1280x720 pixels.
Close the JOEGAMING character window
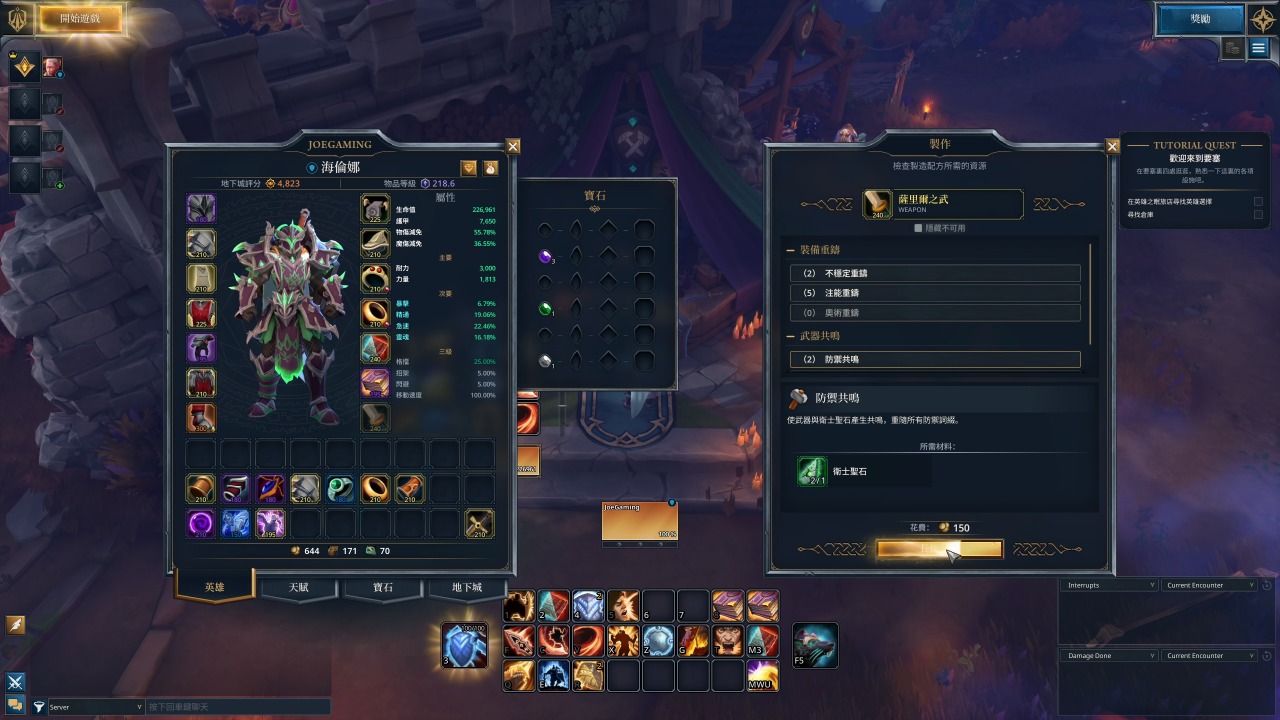pos(513,146)
